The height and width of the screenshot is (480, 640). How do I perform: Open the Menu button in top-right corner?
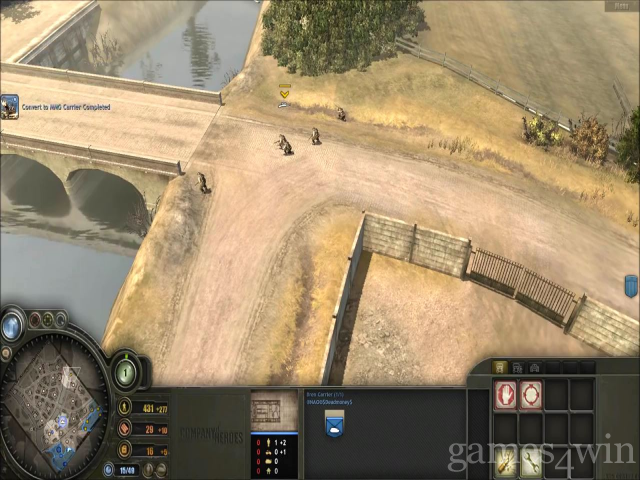(x=620, y=5)
